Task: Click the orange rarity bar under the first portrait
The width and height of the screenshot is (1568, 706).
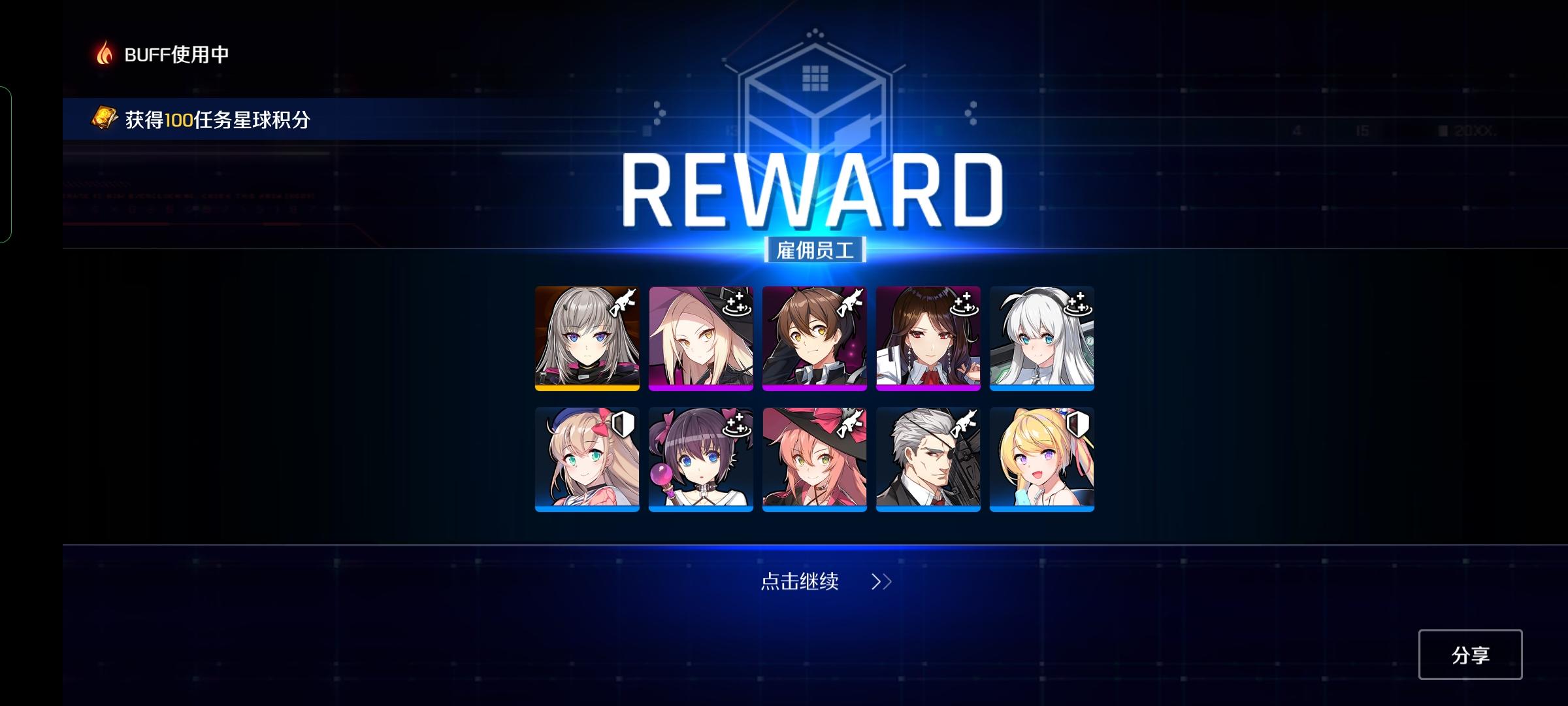Action: click(586, 390)
